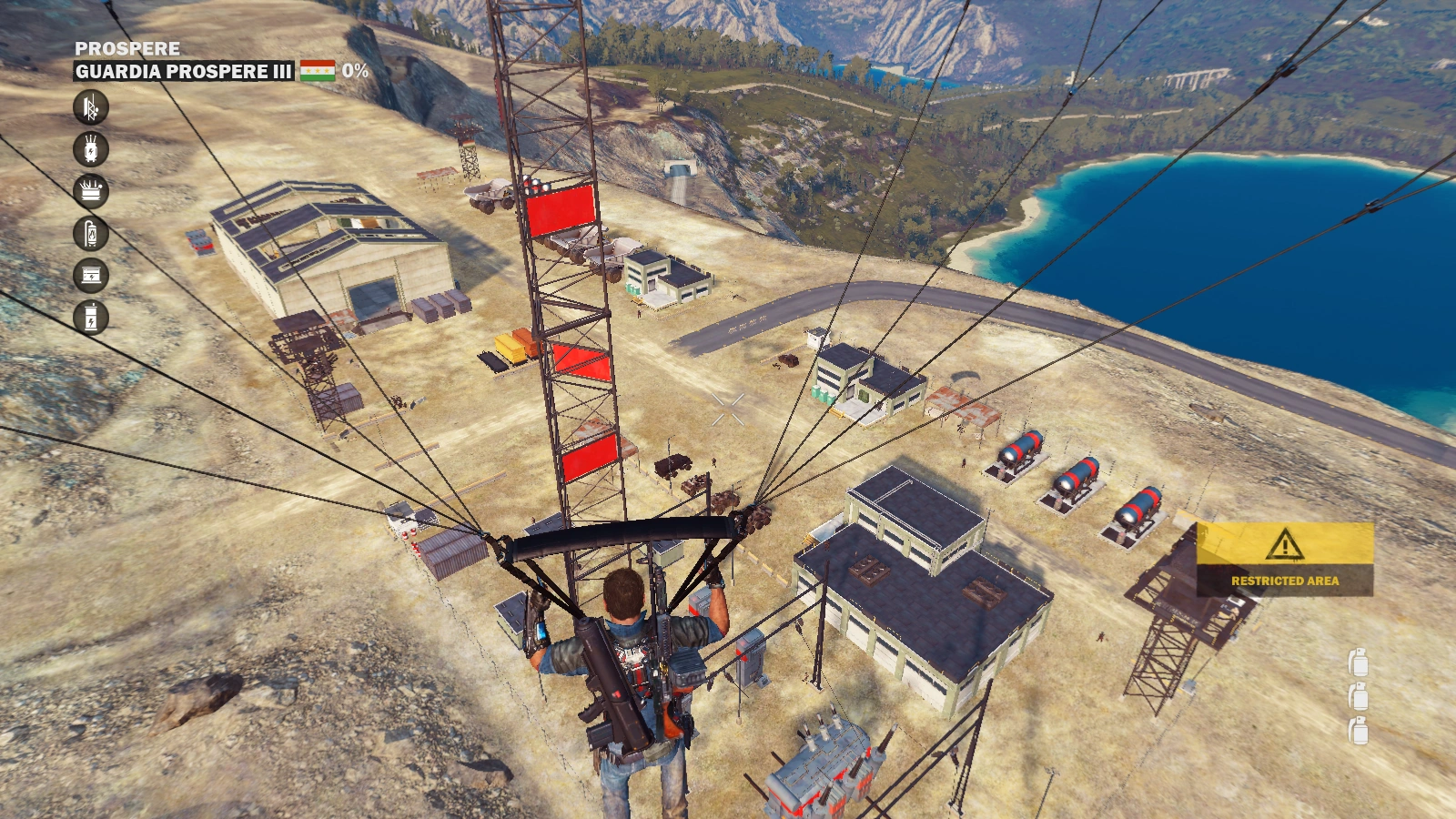Click the striped flag next to base name
The width and height of the screenshot is (1456, 819).
(x=318, y=70)
